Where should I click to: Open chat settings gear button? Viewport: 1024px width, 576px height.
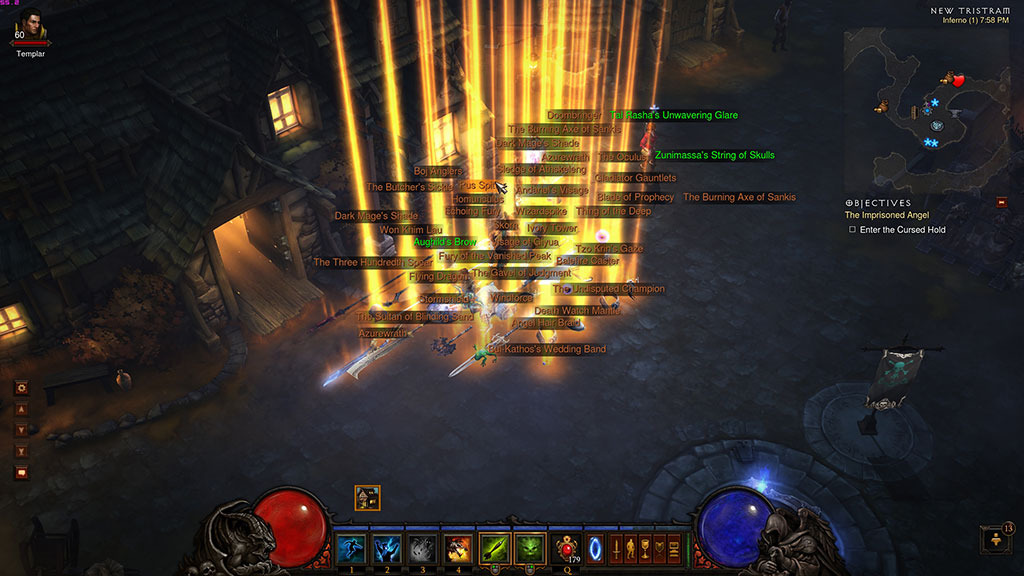point(21,388)
